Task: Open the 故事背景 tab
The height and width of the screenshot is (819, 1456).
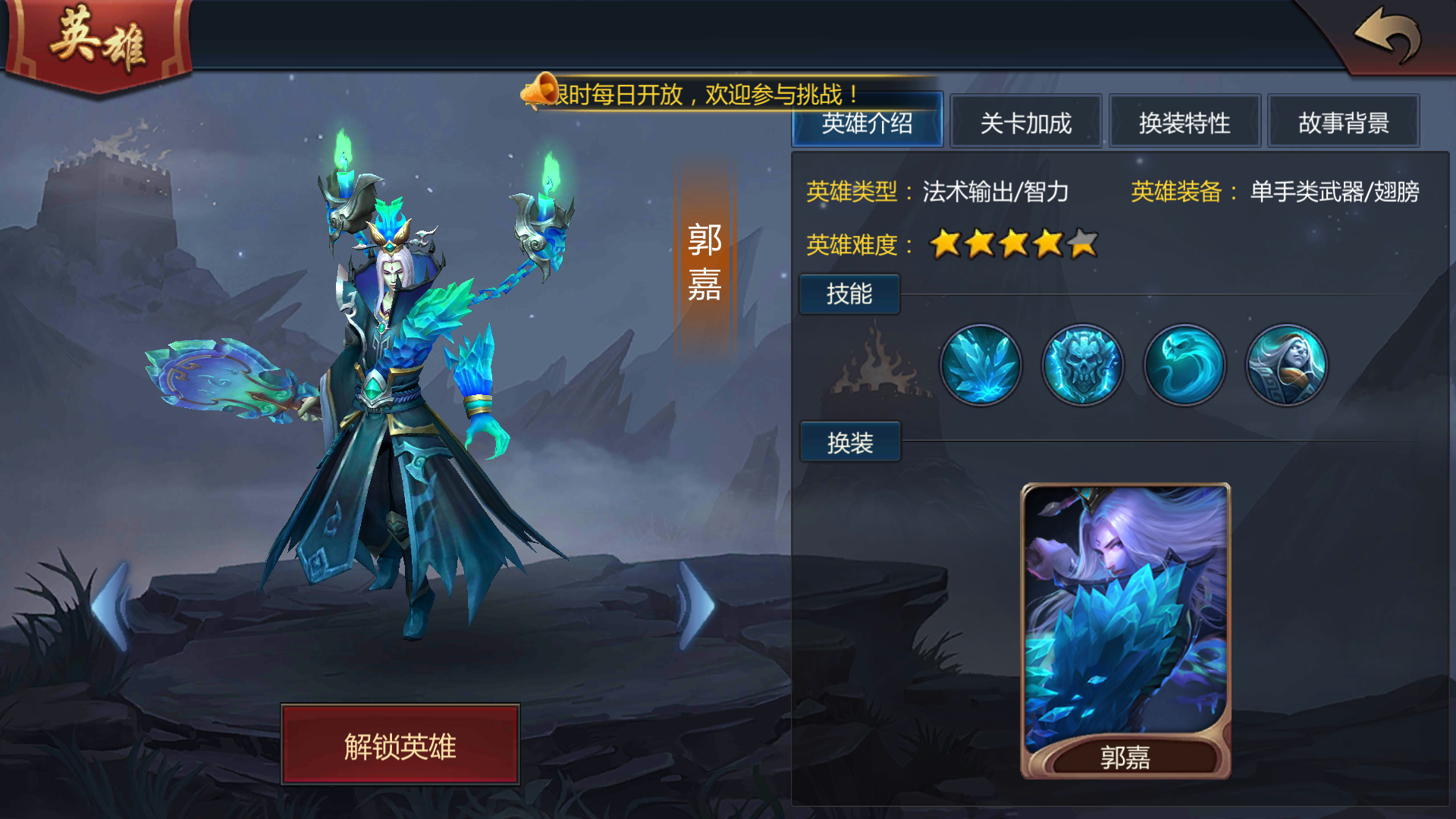Action: (1344, 123)
